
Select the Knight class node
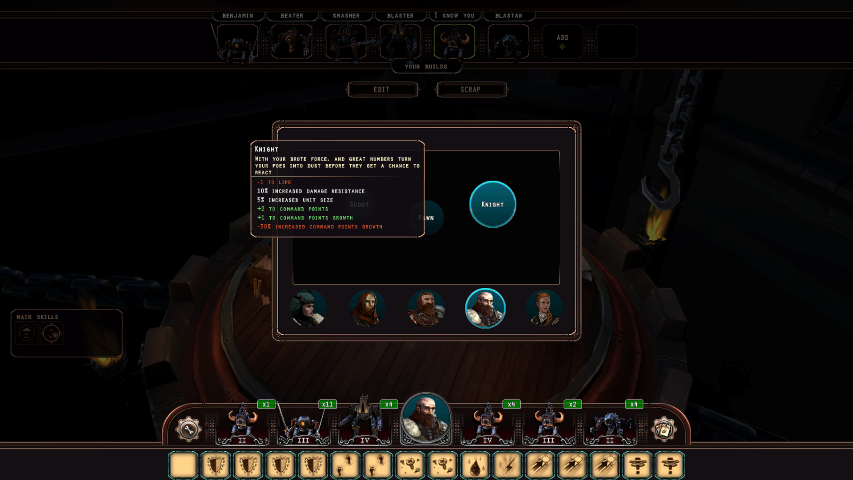493,204
